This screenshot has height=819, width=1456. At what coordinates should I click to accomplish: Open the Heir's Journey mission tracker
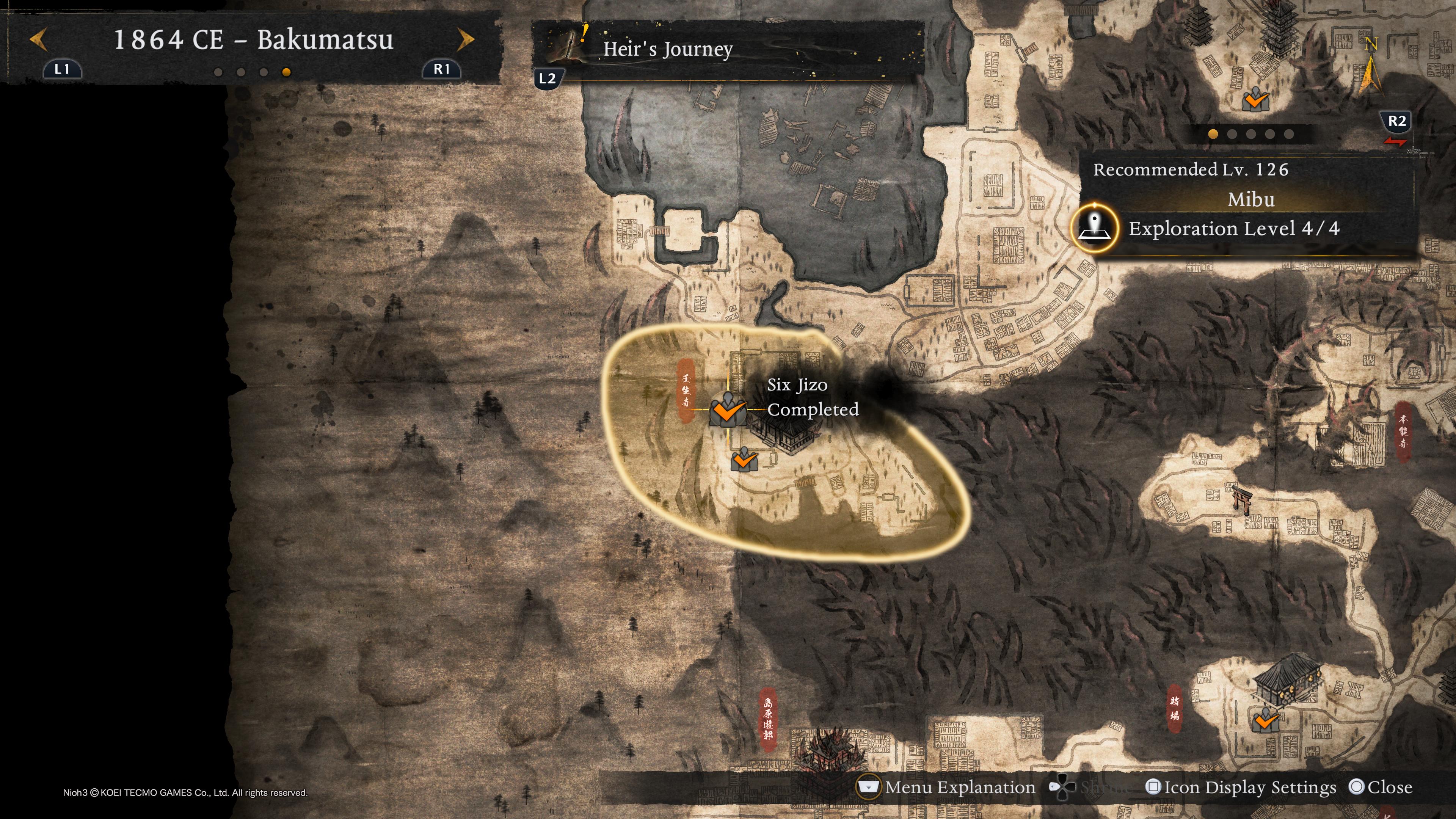667,50
